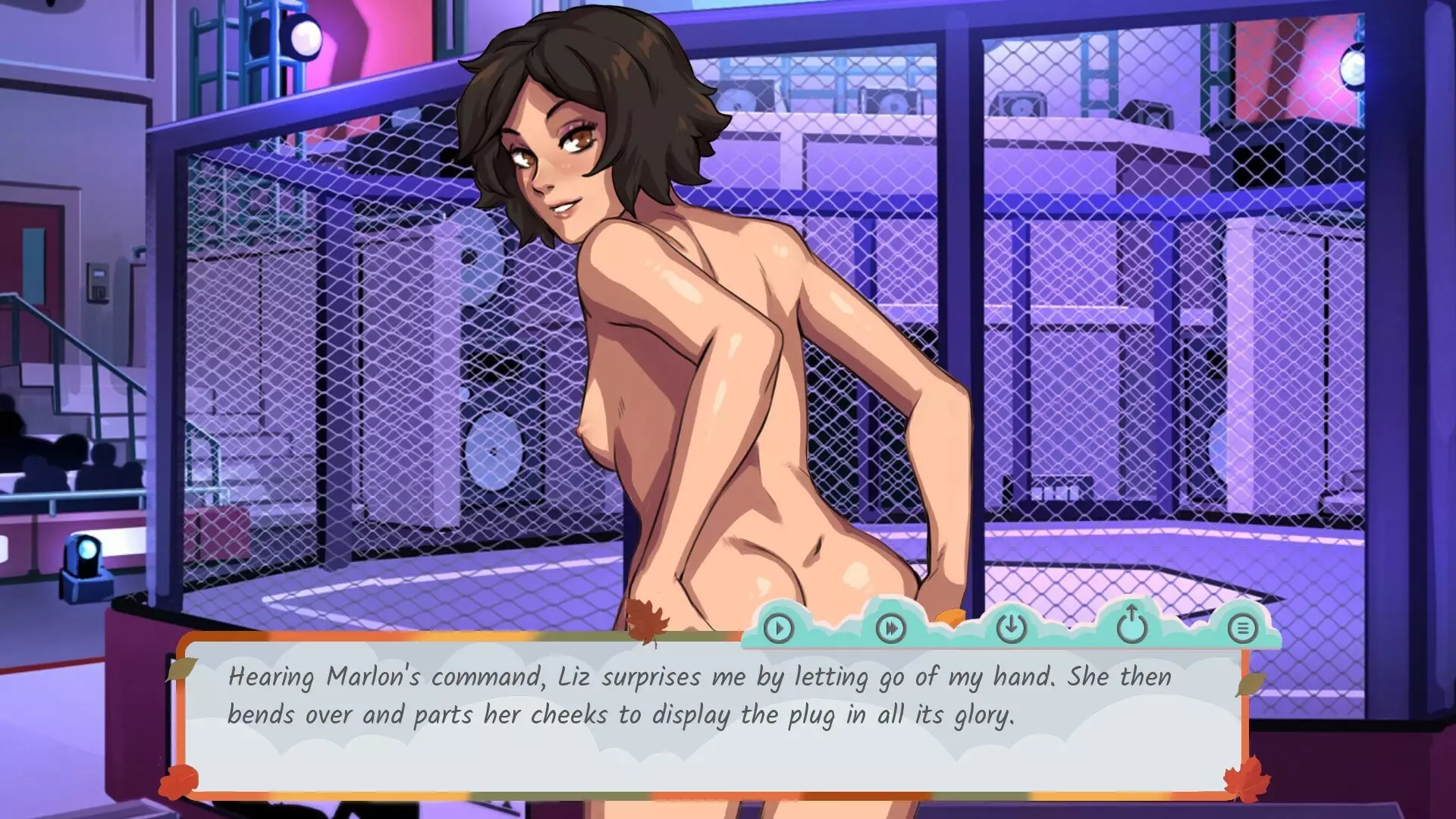The image size is (1456, 819).
Task: Start auto-play with the play icon
Action: pos(779,628)
